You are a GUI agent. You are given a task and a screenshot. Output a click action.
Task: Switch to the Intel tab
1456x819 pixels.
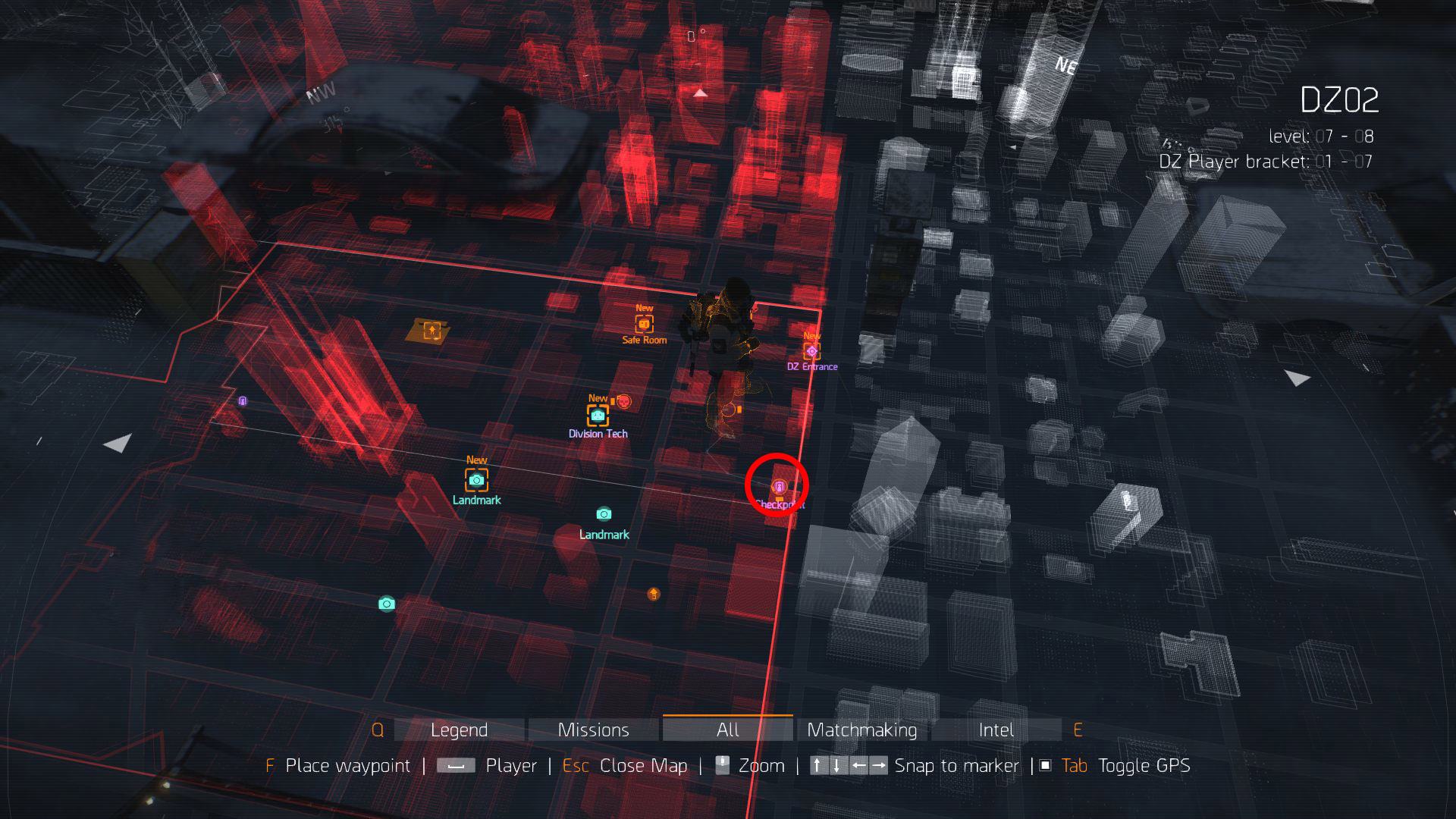coord(996,730)
